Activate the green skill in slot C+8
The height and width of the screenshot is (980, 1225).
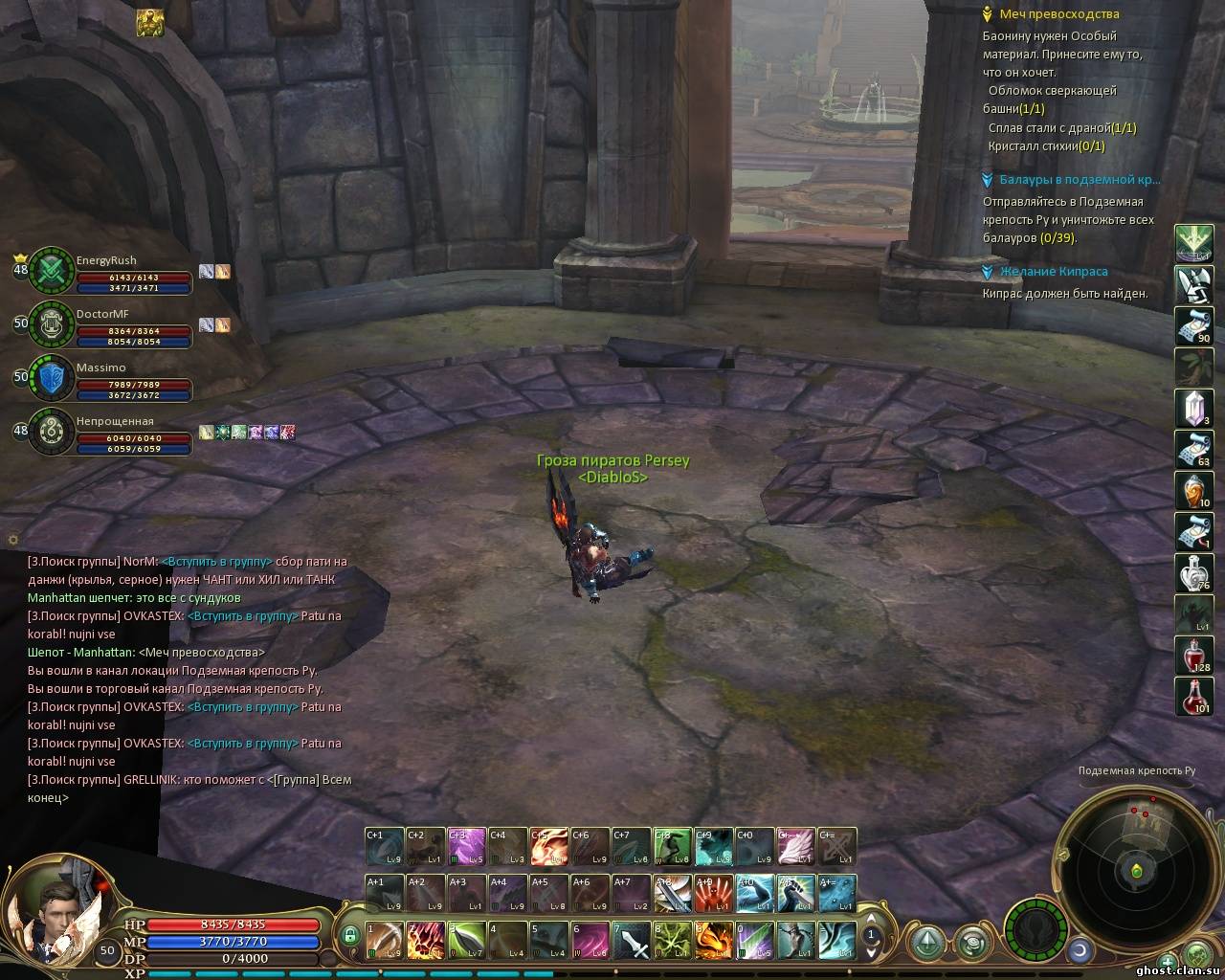[673, 847]
